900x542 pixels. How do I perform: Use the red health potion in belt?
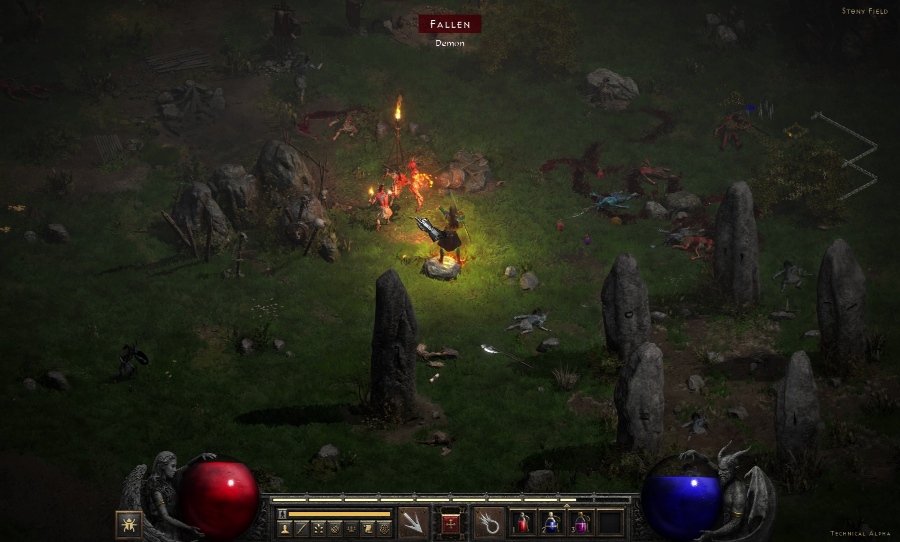(x=523, y=522)
